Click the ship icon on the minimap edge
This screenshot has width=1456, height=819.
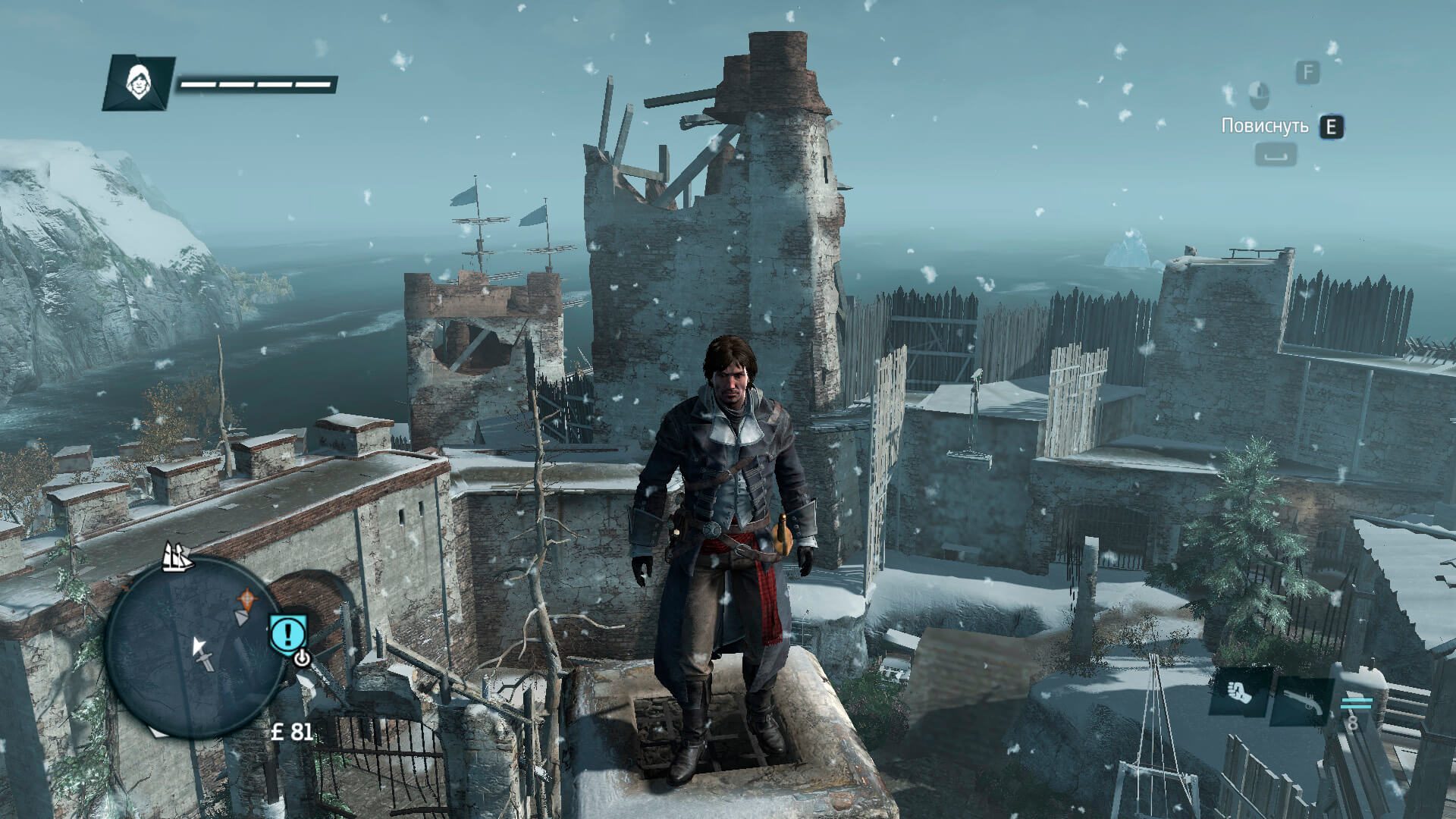click(x=177, y=557)
